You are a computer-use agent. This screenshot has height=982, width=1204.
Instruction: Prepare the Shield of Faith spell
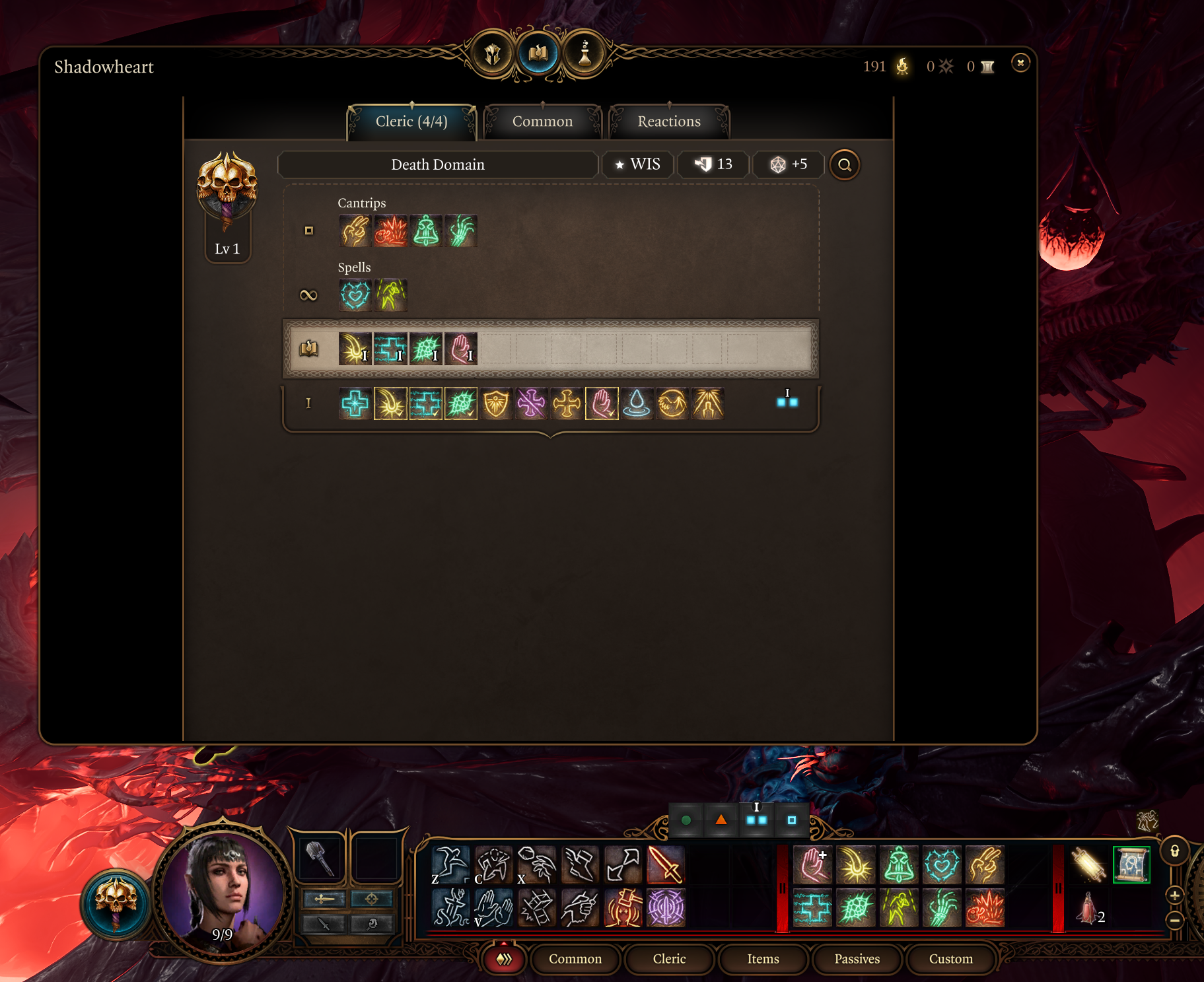[496, 403]
